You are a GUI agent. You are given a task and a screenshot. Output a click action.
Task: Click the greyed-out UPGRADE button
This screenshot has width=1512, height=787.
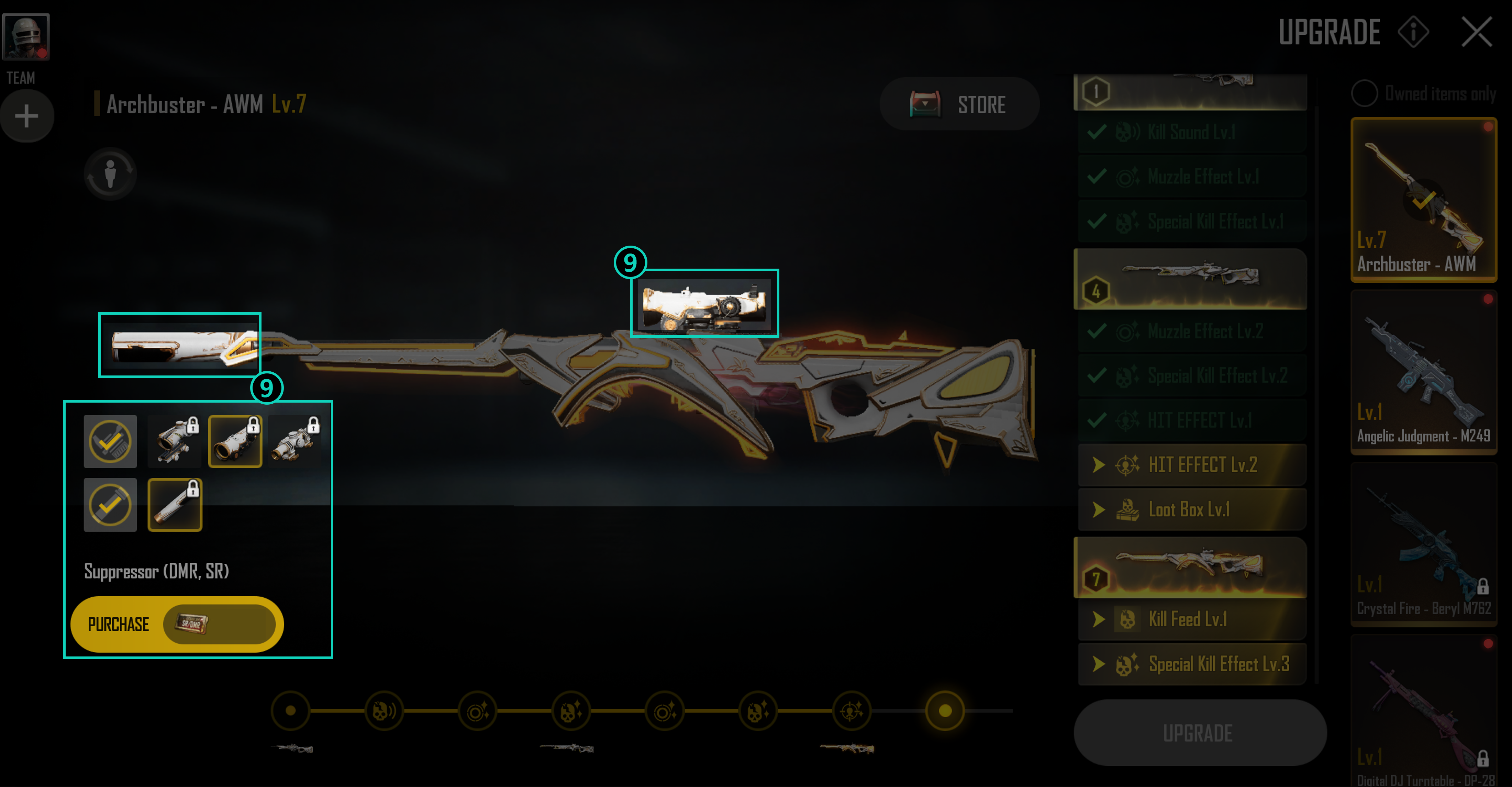pyautogui.click(x=1199, y=733)
